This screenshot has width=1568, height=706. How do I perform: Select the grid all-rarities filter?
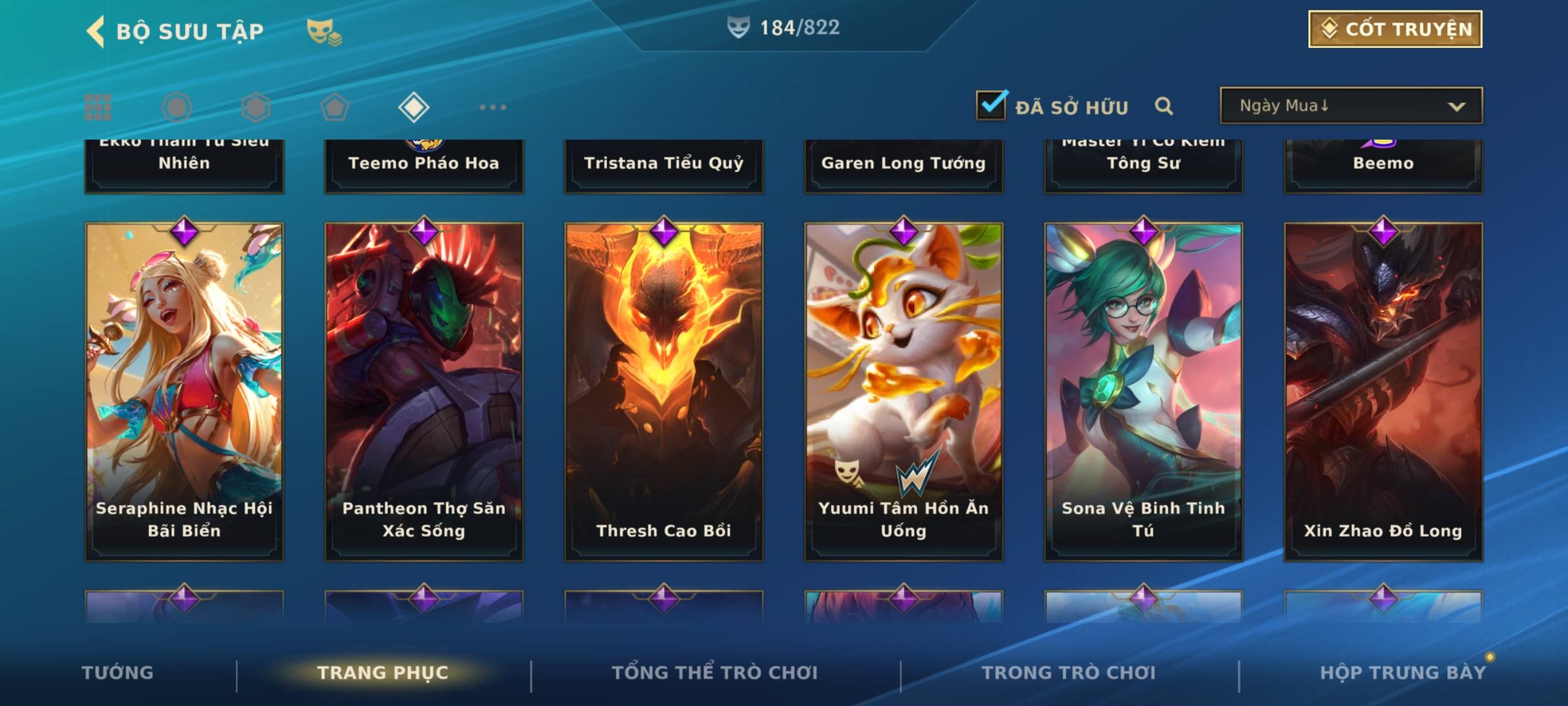98,107
